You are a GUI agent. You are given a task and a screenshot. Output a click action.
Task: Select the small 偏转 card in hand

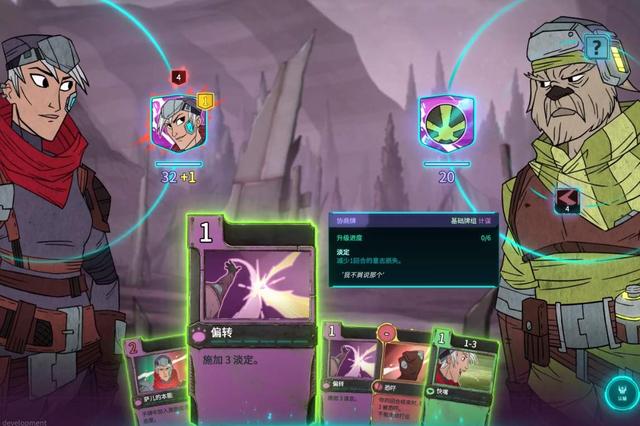pyautogui.click(x=346, y=375)
